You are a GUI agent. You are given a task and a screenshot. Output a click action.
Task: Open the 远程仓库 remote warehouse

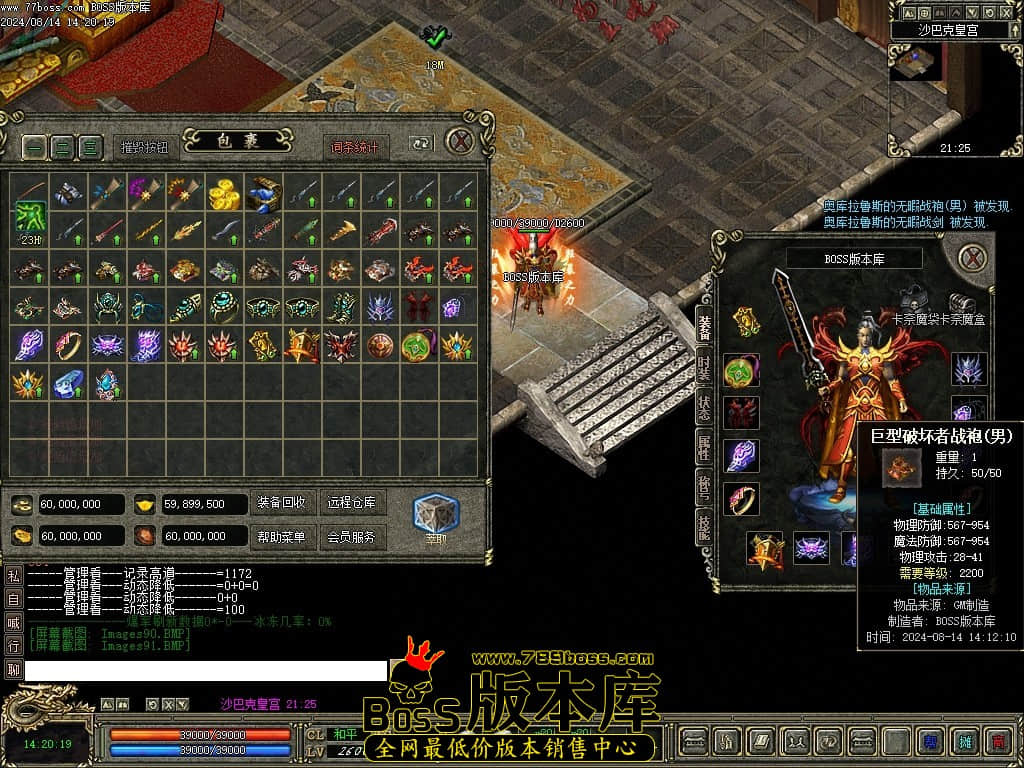tap(351, 503)
